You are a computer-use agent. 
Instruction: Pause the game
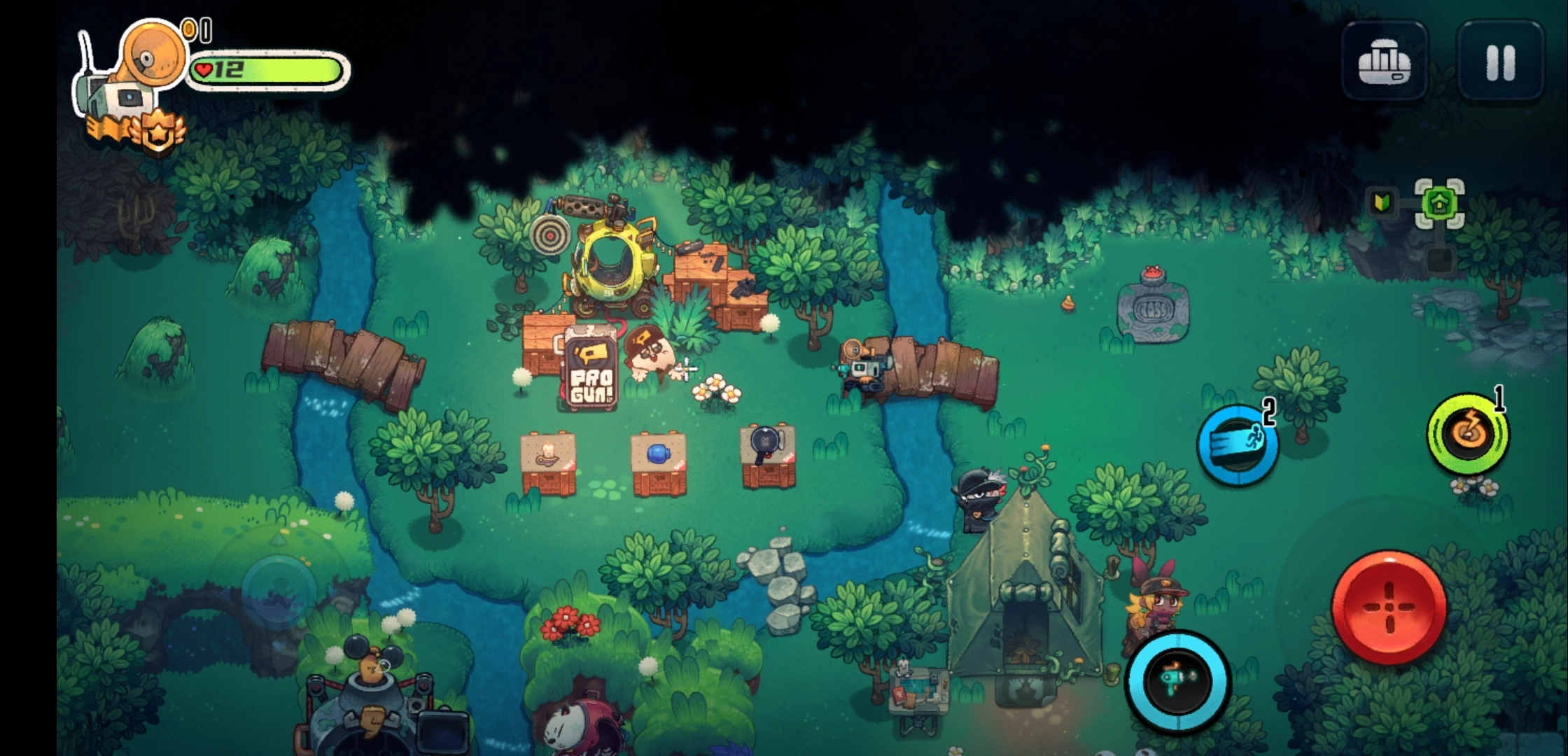click(x=1500, y=61)
